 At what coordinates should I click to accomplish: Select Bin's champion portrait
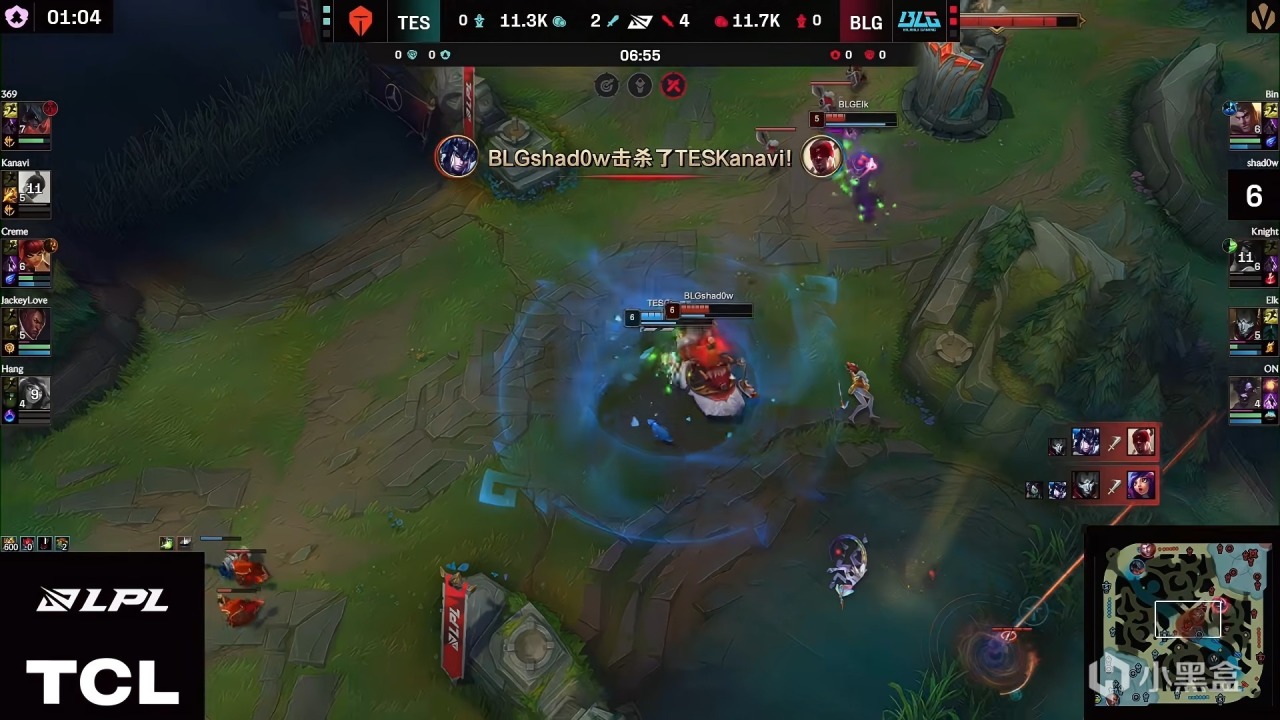[1245, 119]
